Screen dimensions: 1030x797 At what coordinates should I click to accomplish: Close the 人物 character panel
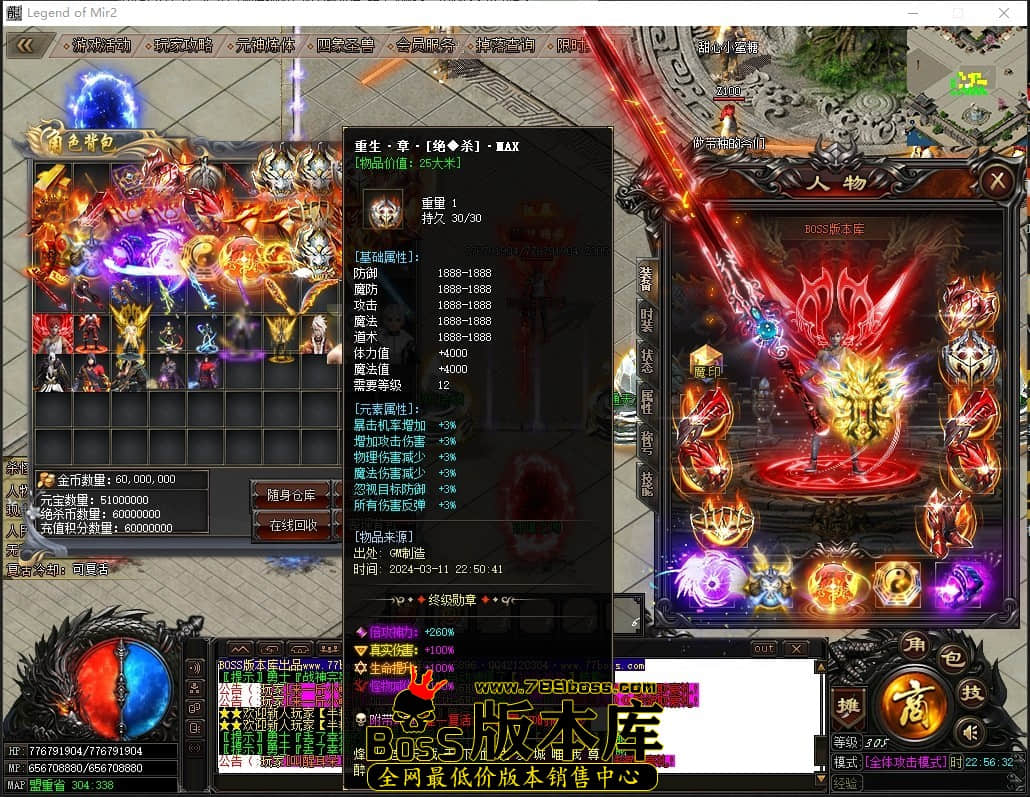[x=996, y=181]
